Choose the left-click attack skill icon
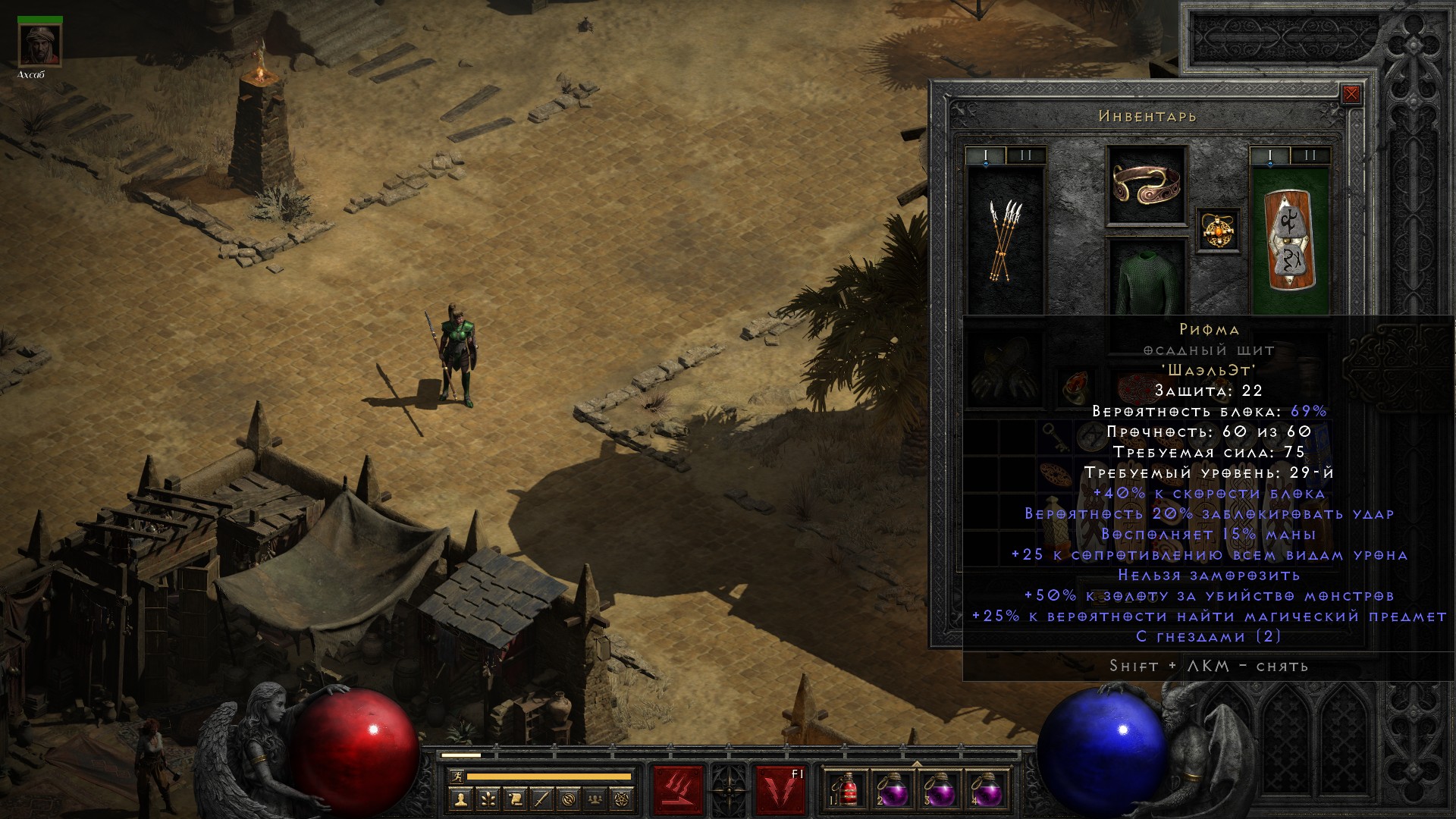 678,789
